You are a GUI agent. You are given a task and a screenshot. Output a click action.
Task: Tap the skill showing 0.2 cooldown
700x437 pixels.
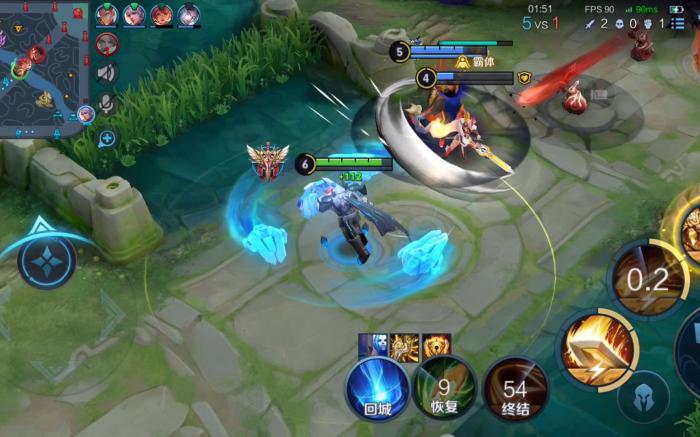pos(647,278)
